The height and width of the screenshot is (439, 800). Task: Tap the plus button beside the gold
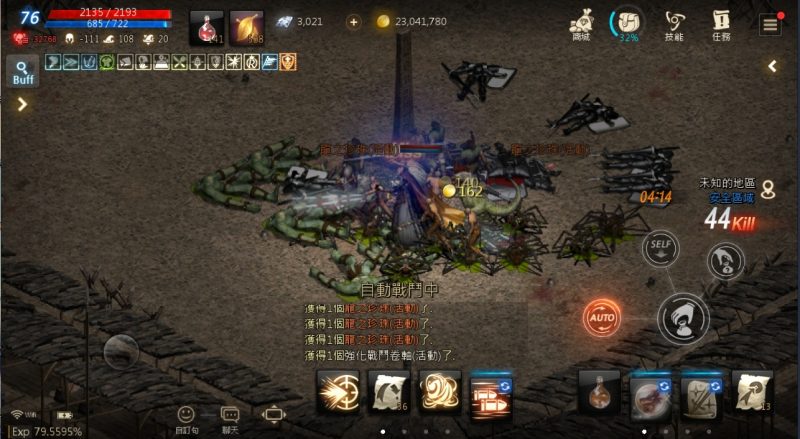point(354,22)
